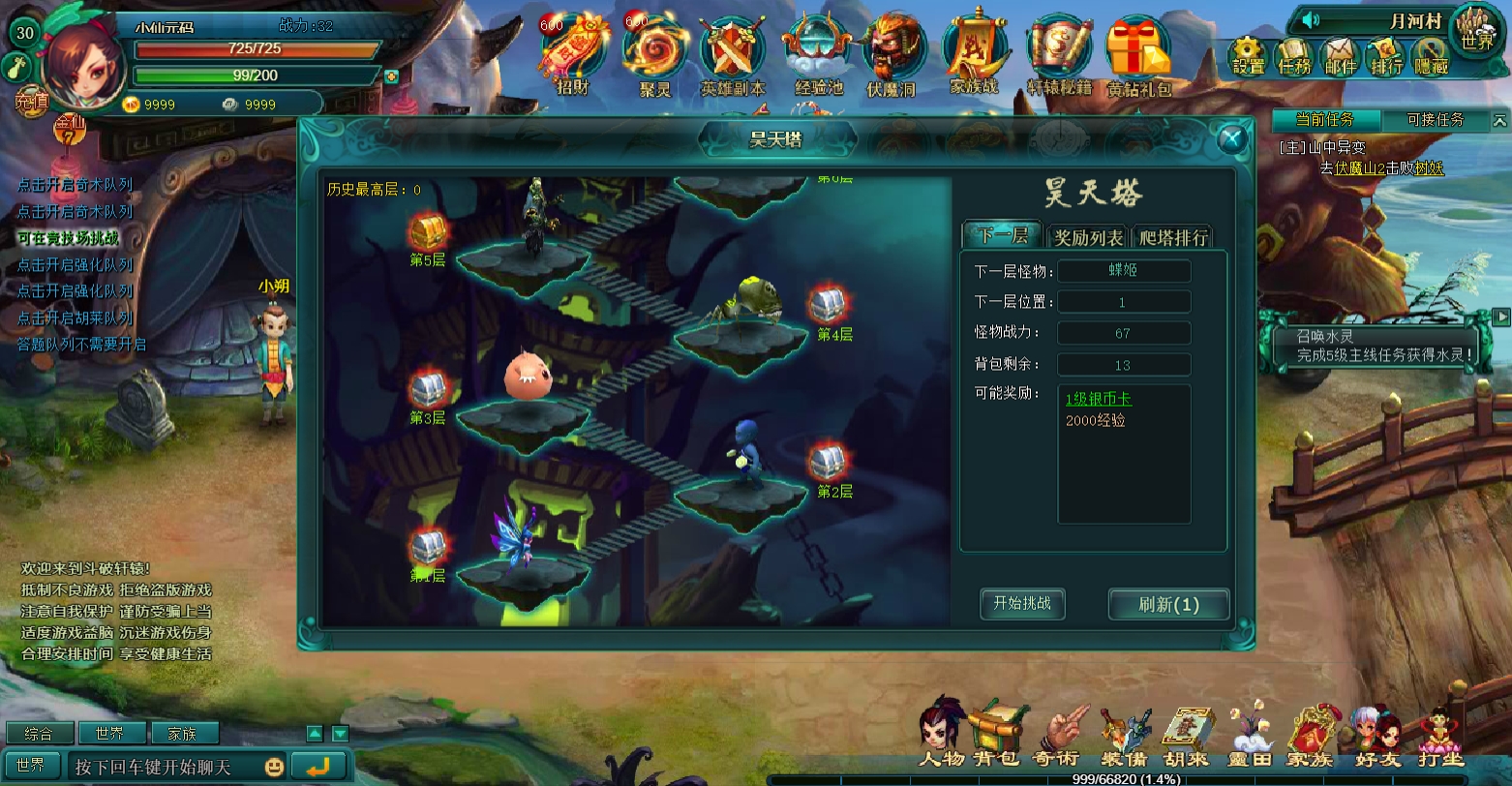This screenshot has height=786, width=1512.
Task: Switch to the 奖励列表 rewards tab
Action: pyautogui.click(x=1087, y=235)
